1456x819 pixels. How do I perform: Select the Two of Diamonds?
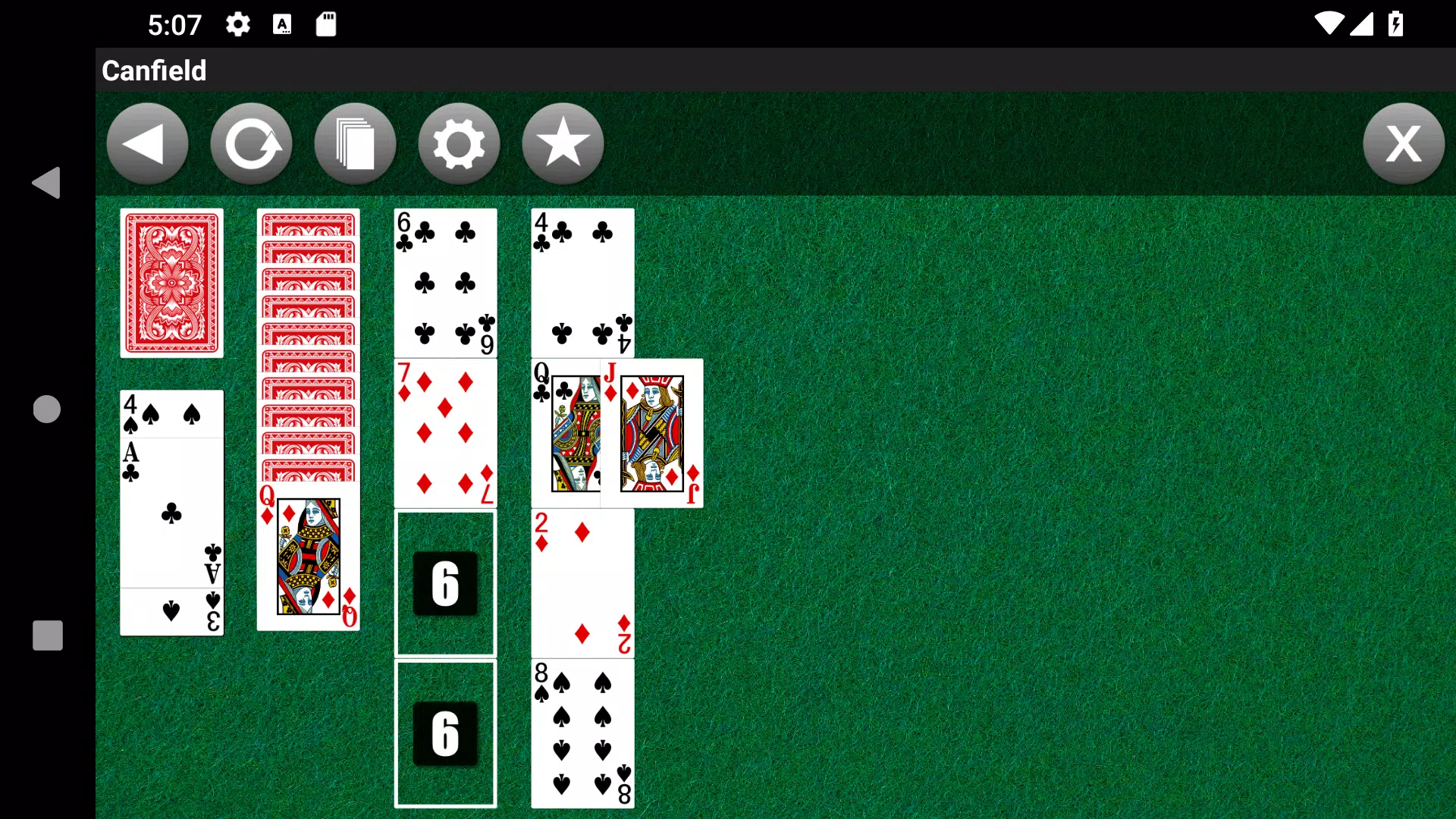pos(582,584)
